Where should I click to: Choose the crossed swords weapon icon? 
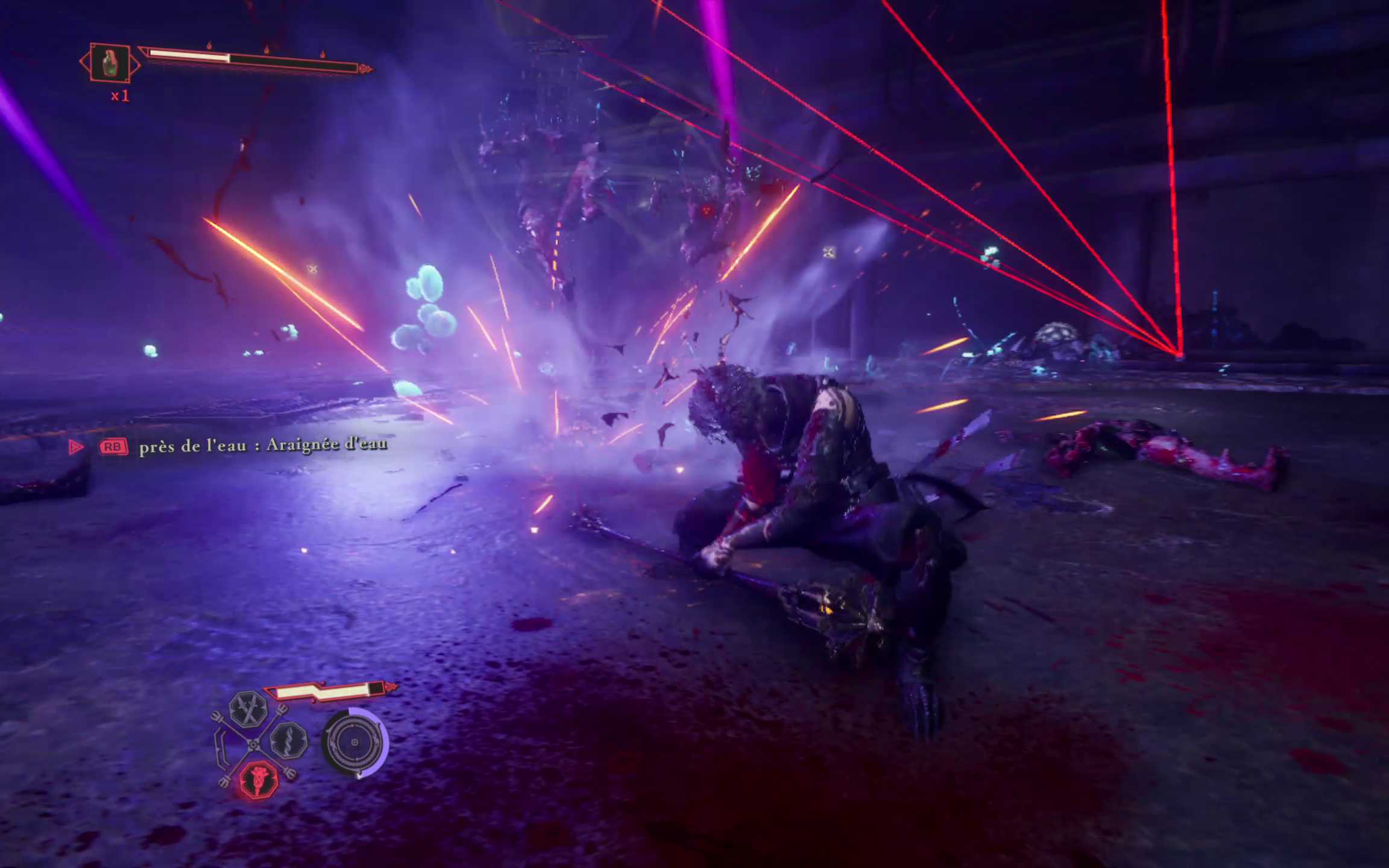click(x=248, y=708)
